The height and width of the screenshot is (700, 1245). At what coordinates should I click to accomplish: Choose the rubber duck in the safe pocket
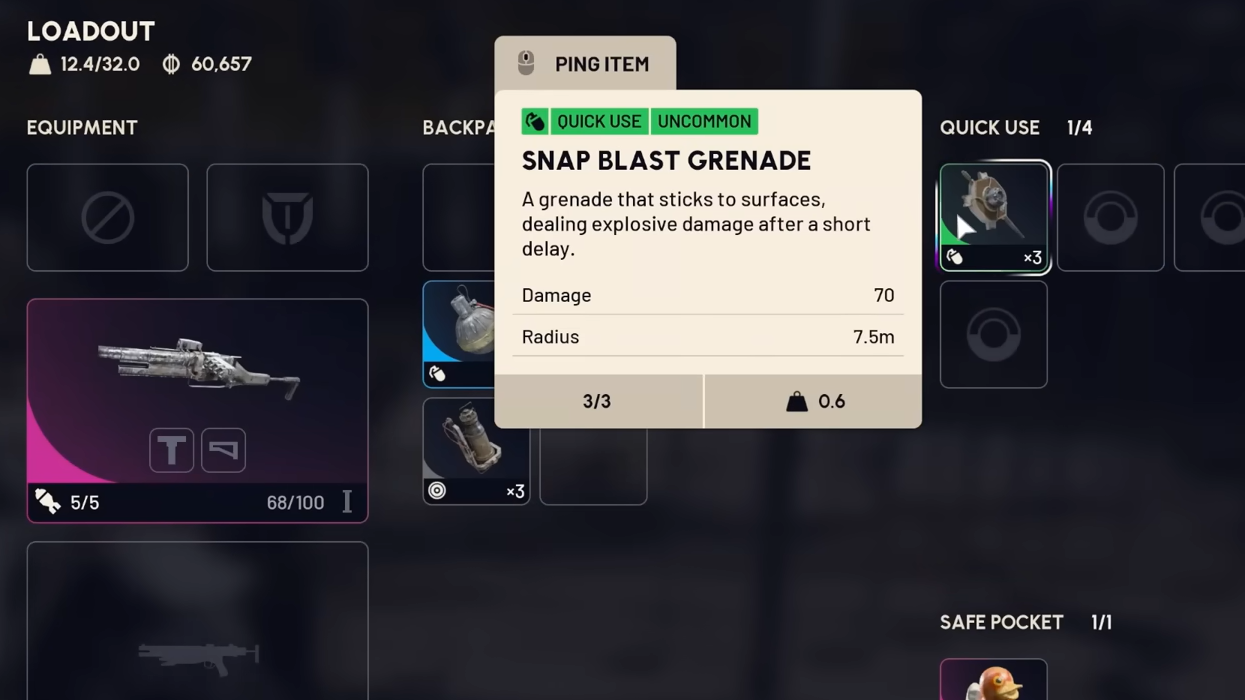click(x=993, y=680)
